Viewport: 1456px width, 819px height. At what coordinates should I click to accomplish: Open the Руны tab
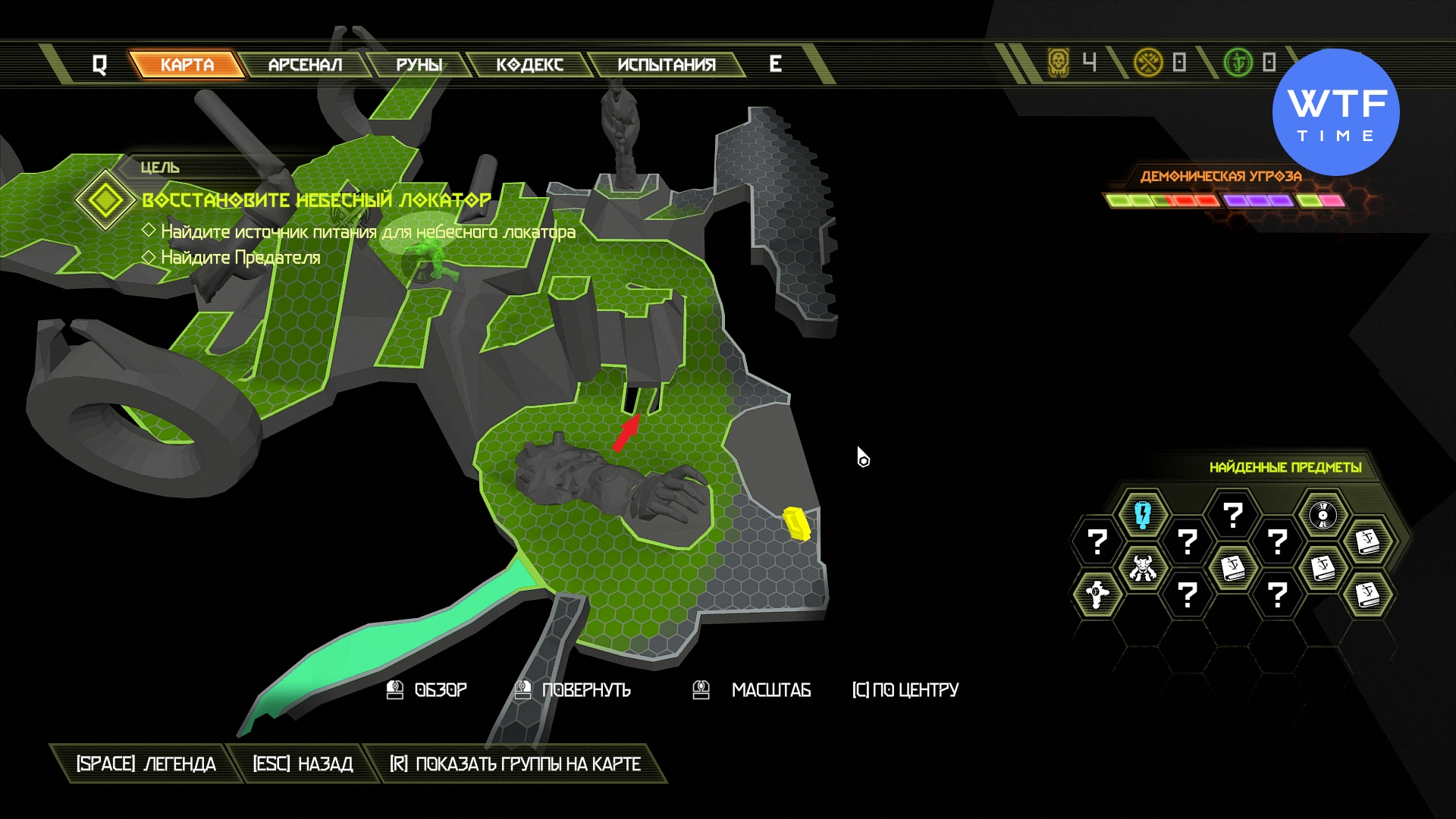pos(419,64)
